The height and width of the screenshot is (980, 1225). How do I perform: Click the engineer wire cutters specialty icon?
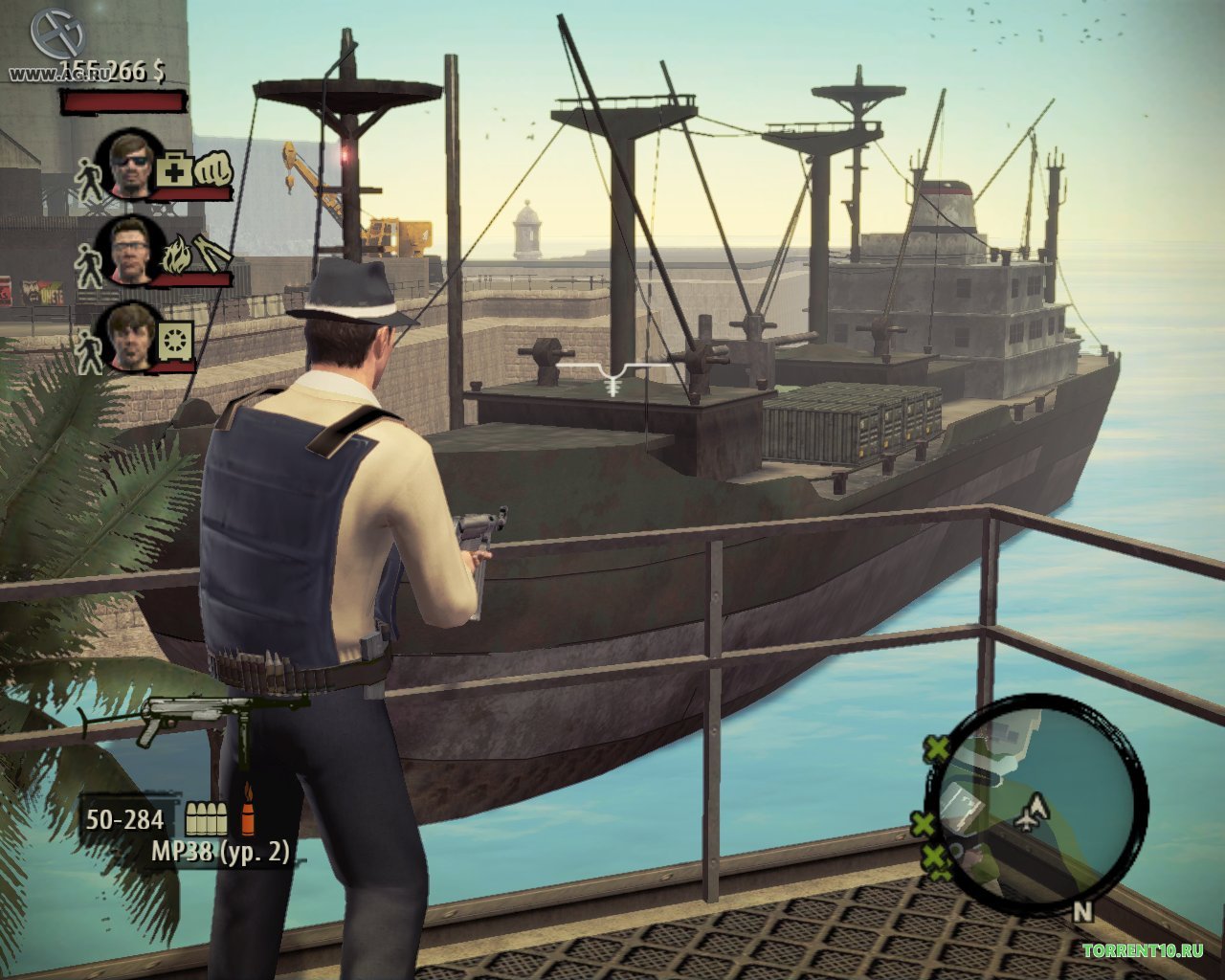(212, 254)
